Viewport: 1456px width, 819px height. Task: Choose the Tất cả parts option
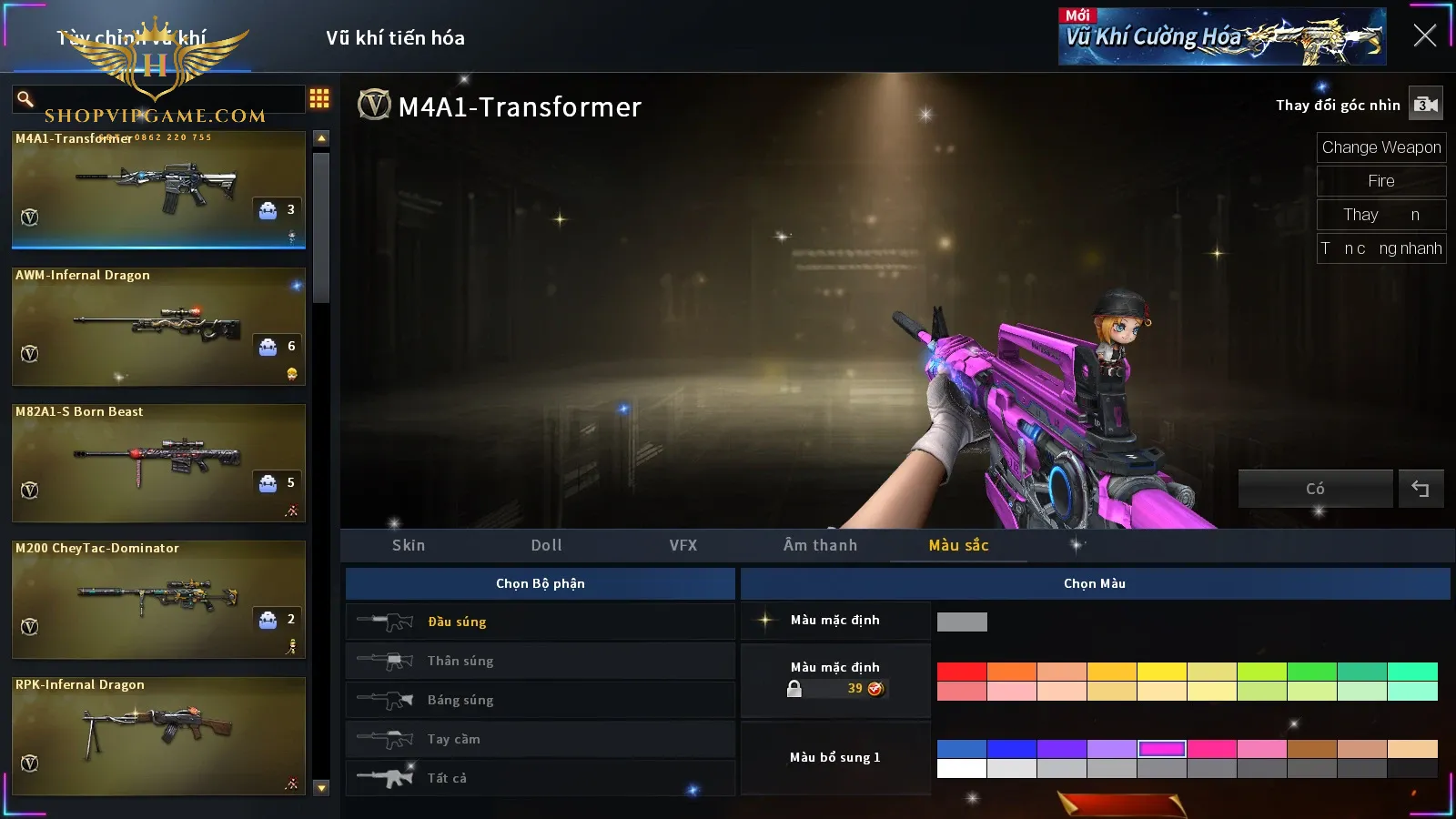point(540,778)
